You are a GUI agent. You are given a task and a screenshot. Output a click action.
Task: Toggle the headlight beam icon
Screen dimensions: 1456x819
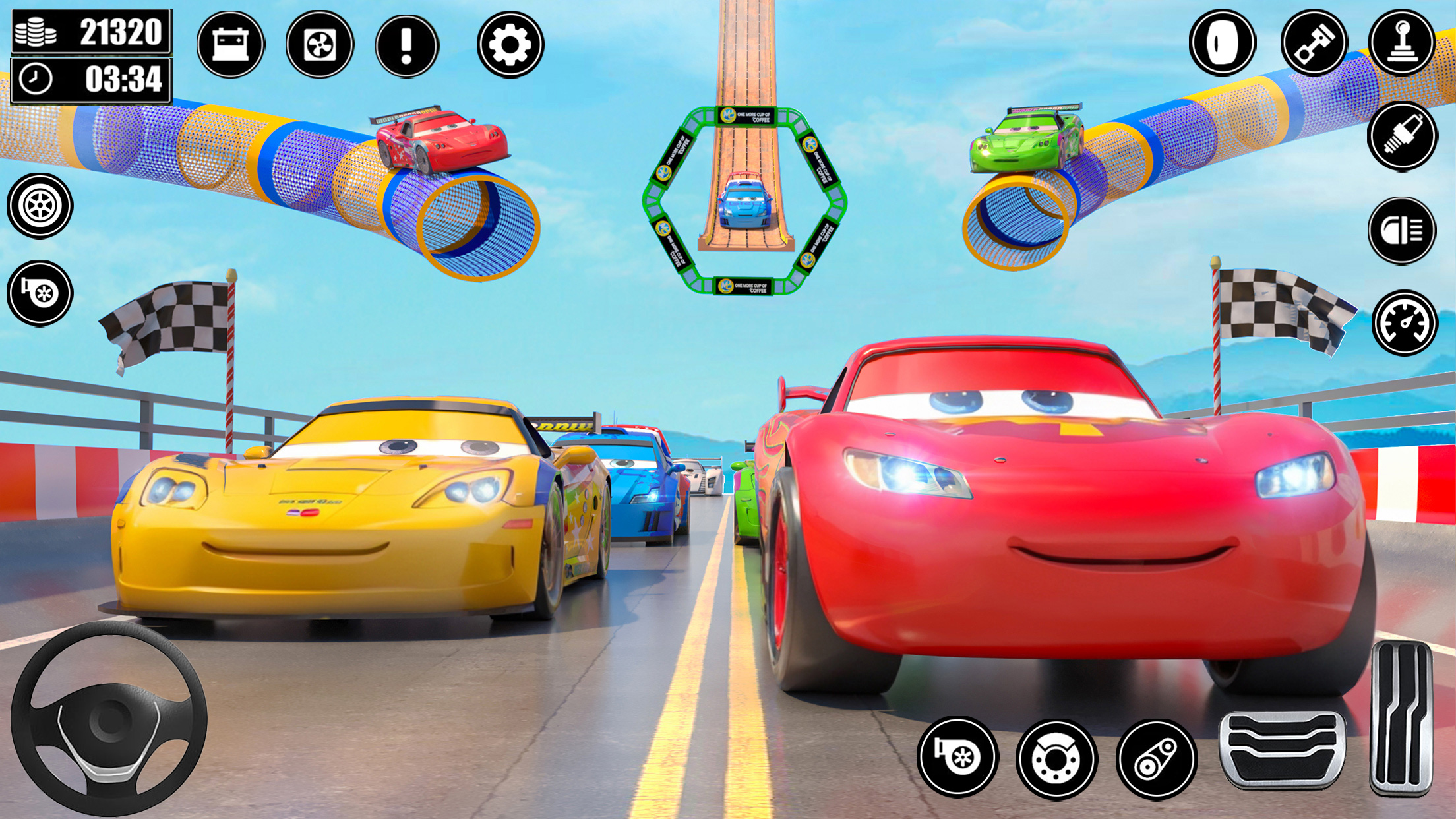click(1402, 231)
